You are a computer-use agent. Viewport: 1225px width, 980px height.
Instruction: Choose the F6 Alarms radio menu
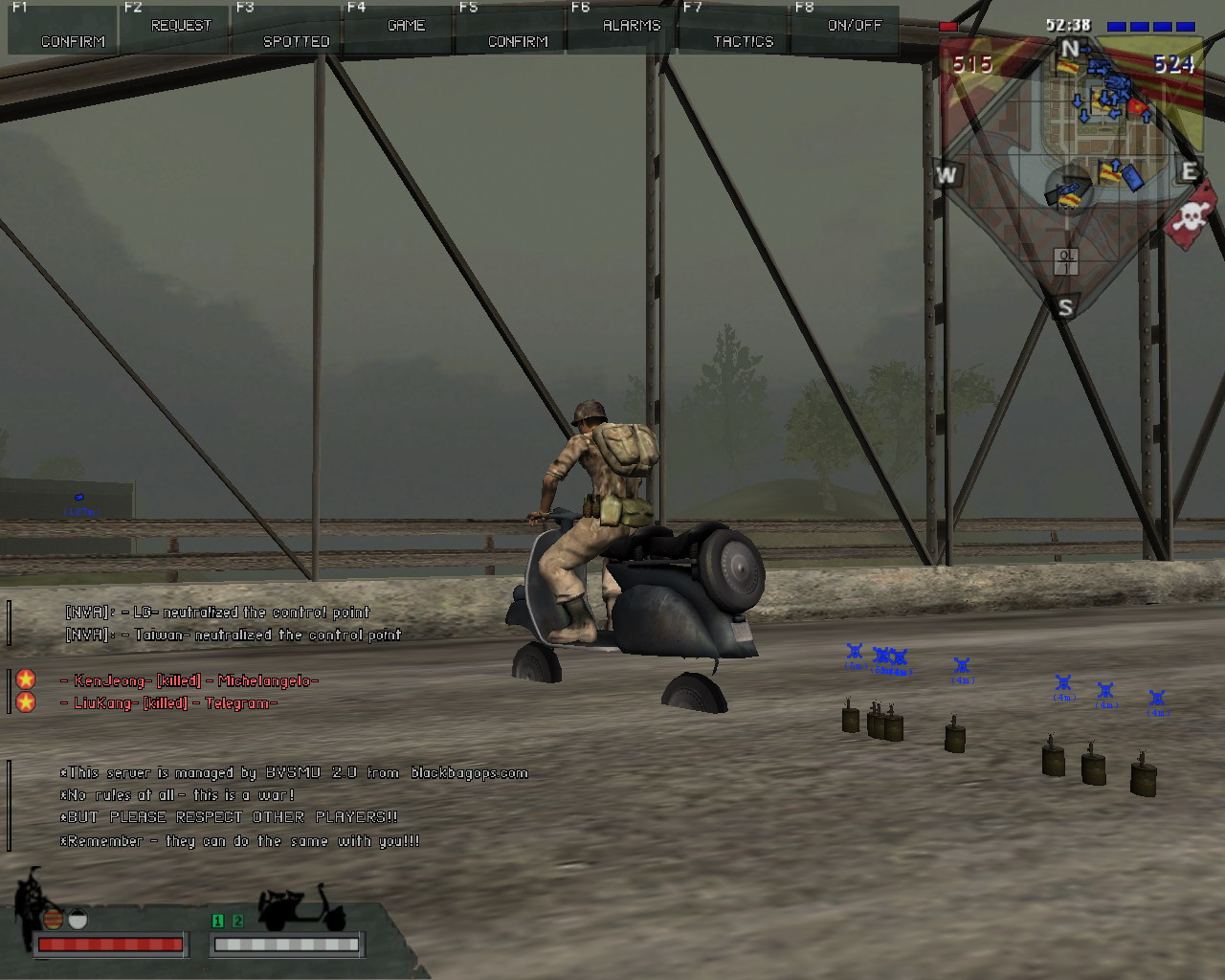(x=623, y=28)
